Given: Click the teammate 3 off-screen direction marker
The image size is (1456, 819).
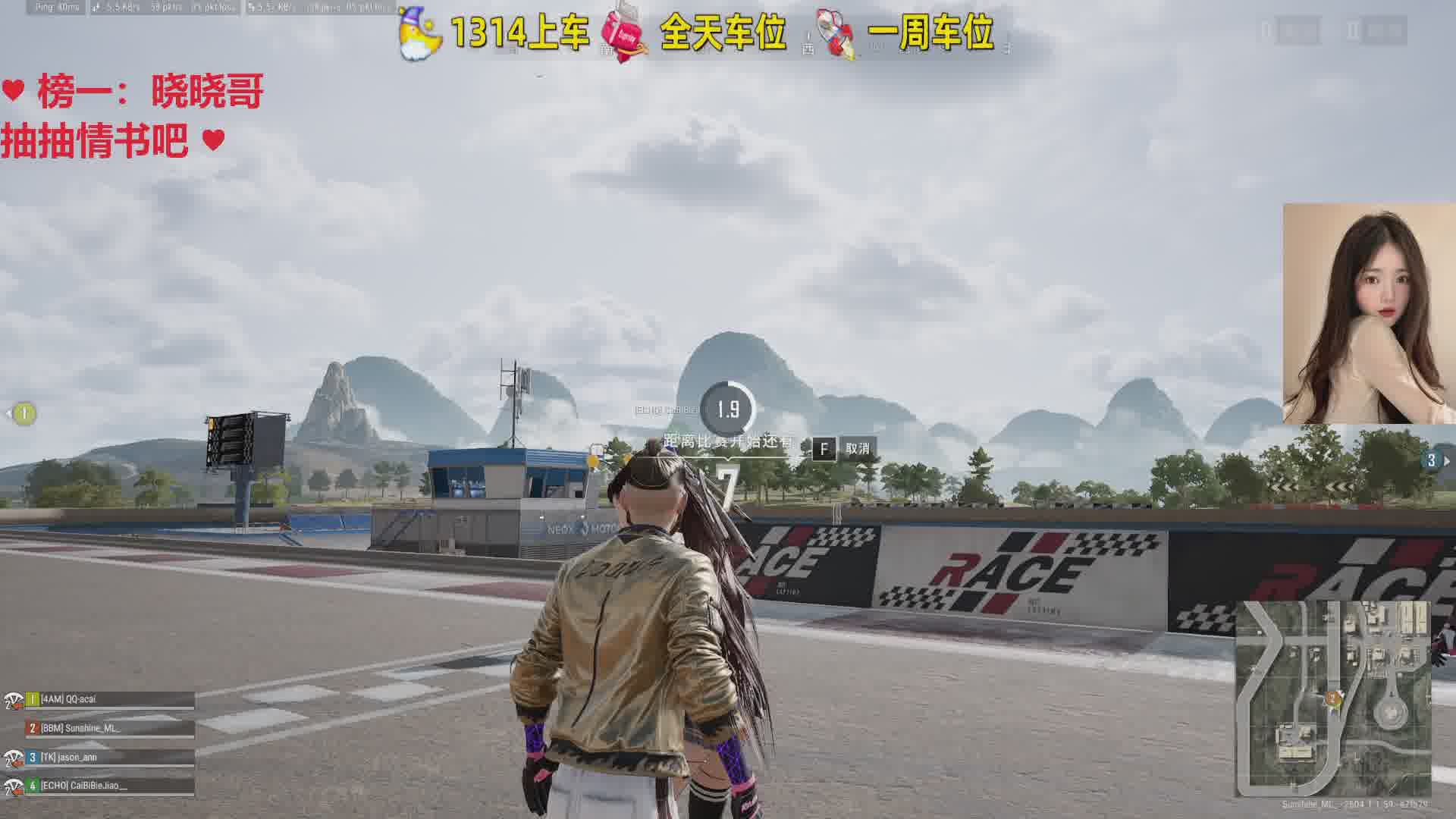Looking at the screenshot, I should click(x=1432, y=460).
